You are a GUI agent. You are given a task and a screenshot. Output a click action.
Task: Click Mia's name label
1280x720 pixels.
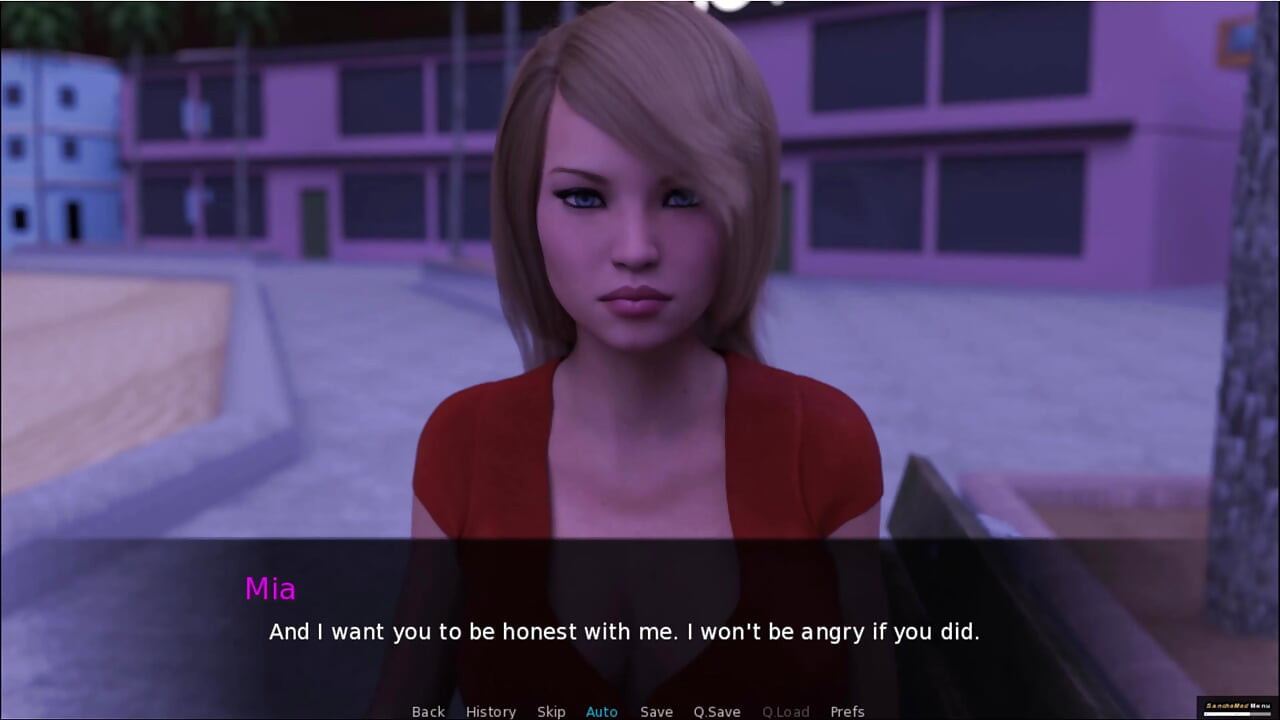pos(271,590)
